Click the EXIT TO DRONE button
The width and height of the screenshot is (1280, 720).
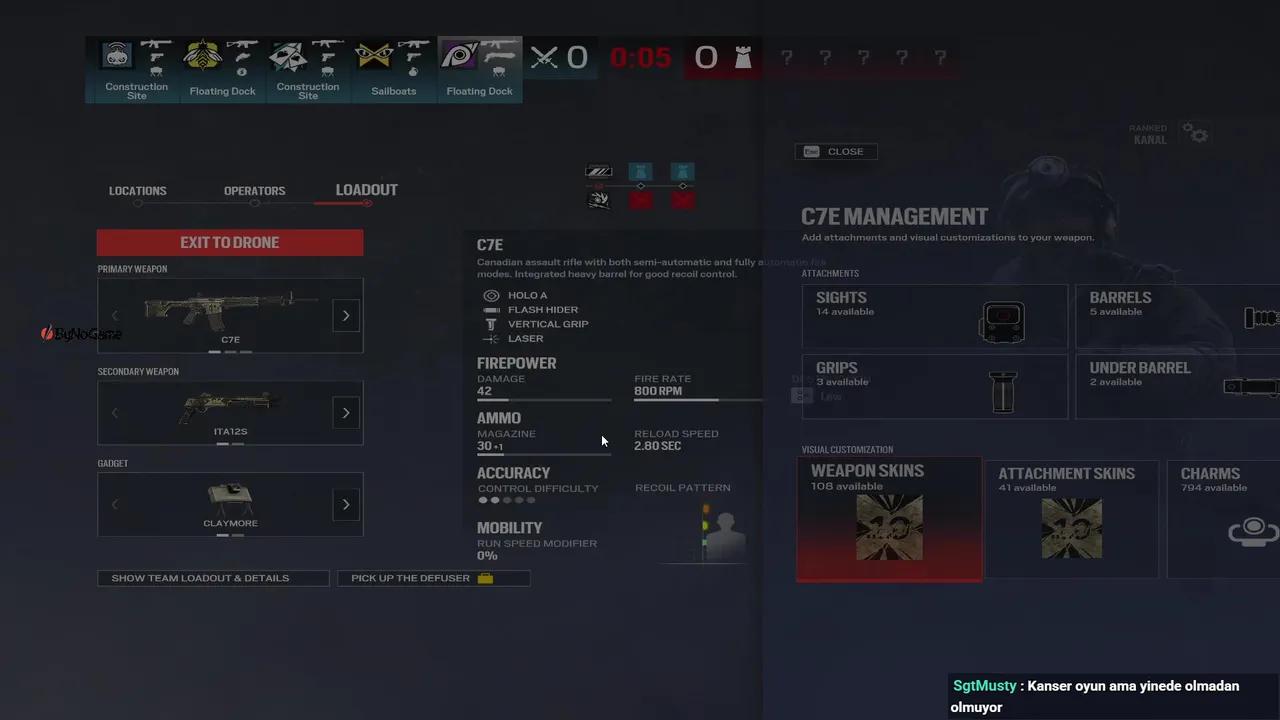pos(229,242)
